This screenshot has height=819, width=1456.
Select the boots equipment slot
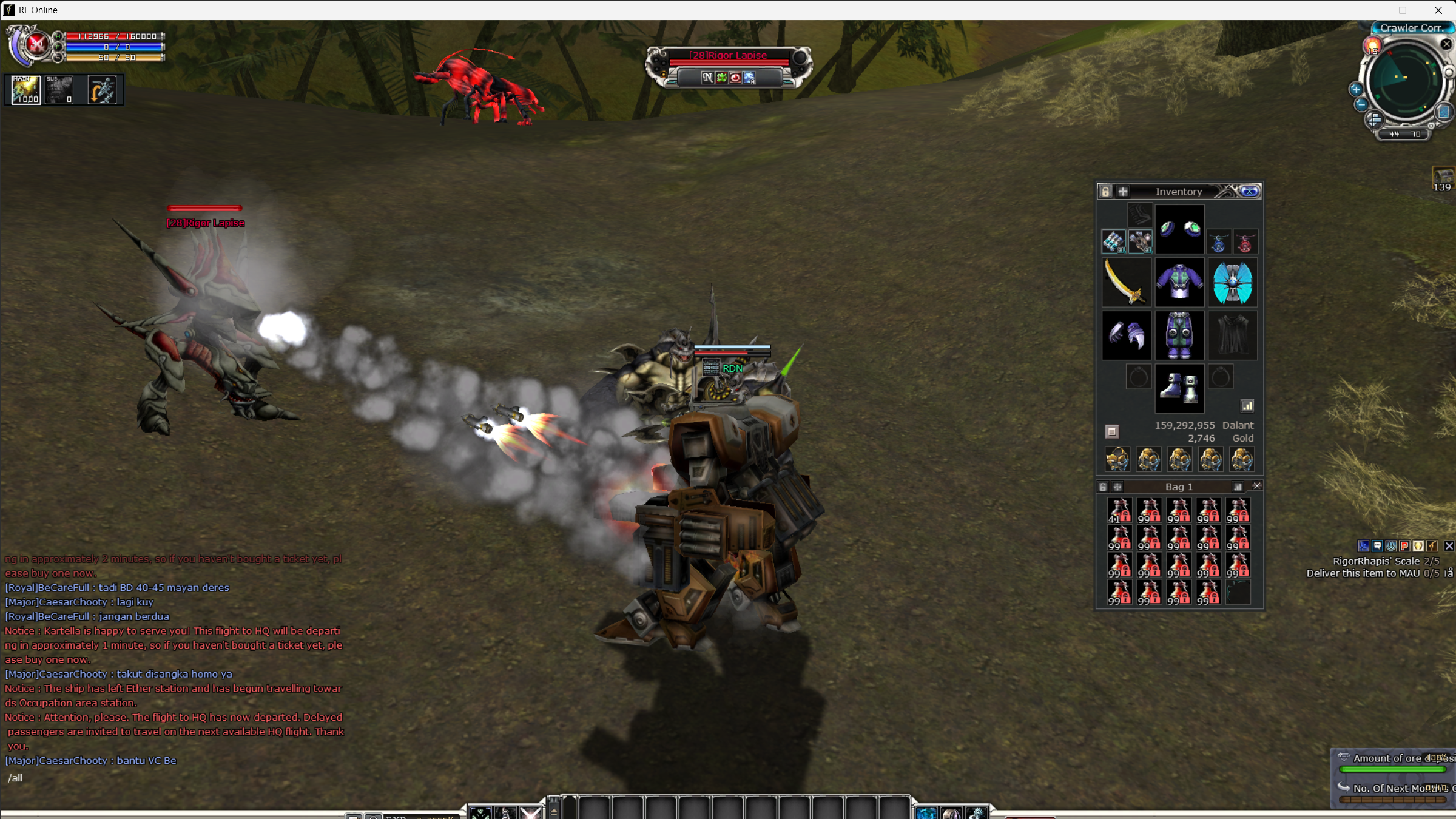1179,388
